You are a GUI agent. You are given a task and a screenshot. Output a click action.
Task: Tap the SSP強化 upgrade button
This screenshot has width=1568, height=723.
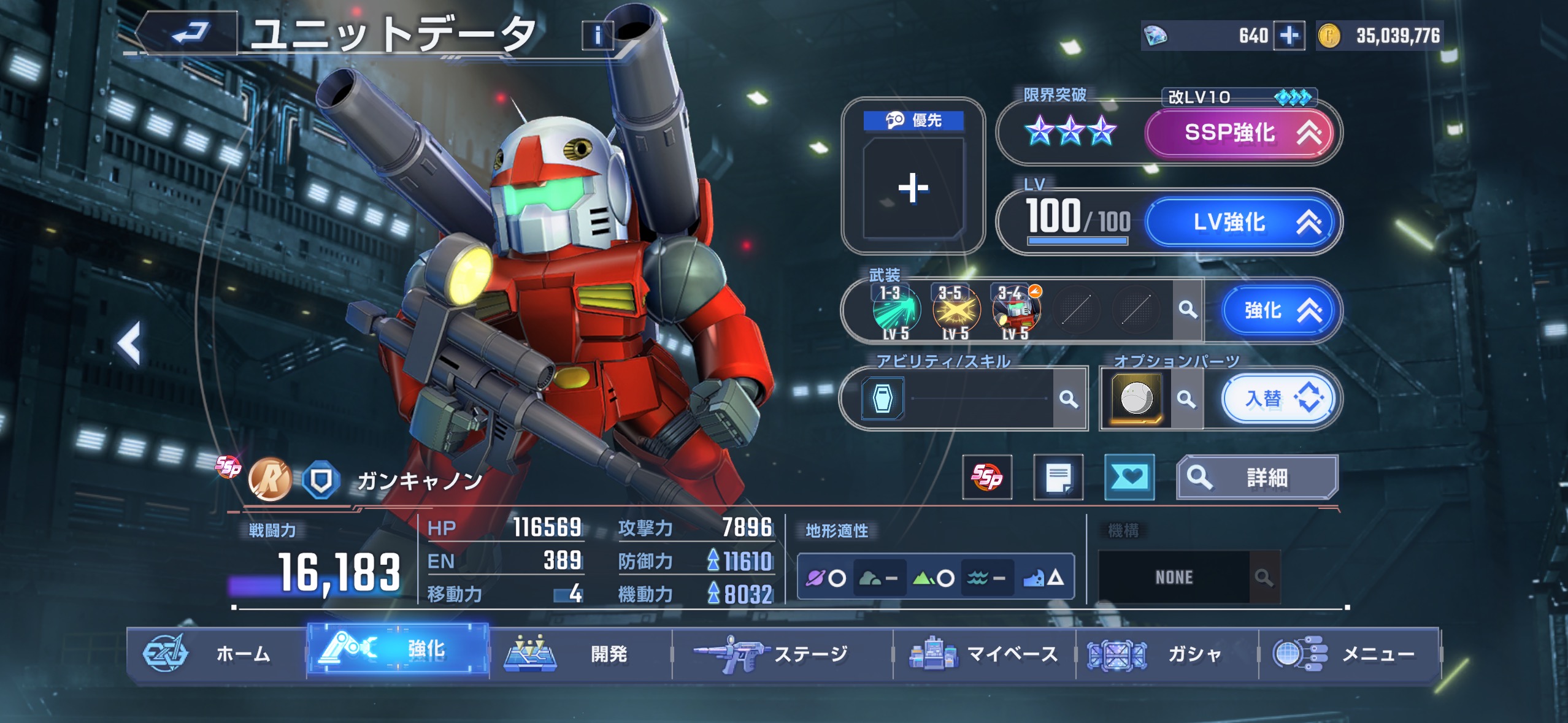[x=1239, y=133]
